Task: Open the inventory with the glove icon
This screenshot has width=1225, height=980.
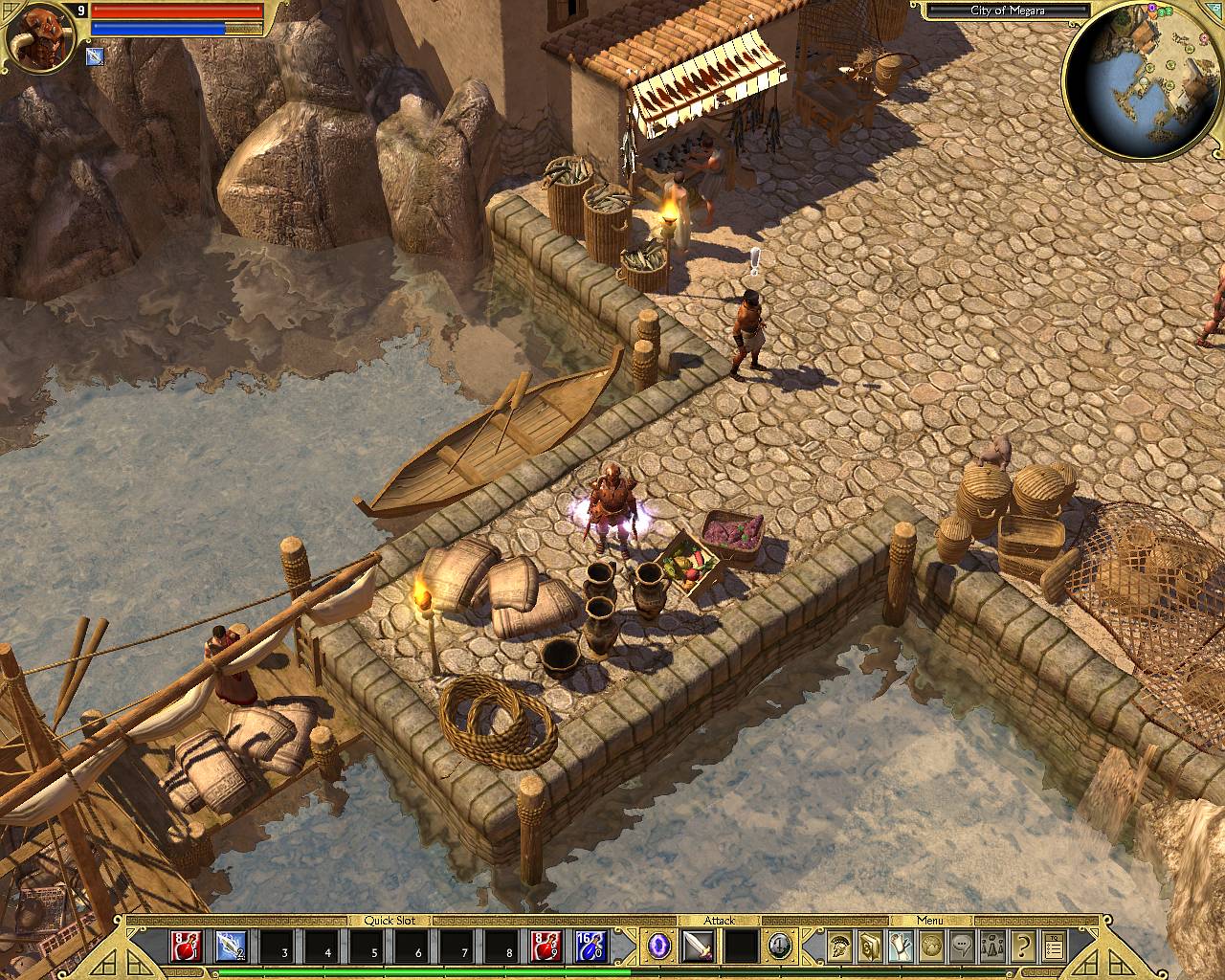Action: pyautogui.click(x=902, y=946)
